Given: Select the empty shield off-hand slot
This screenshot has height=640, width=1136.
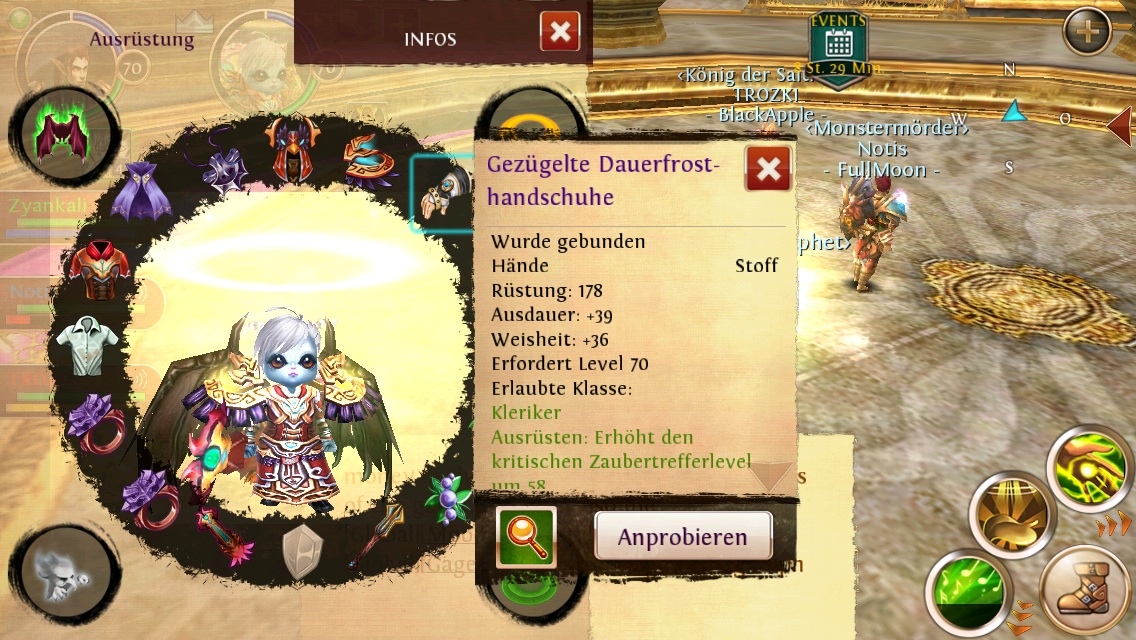Looking at the screenshot, I should coord(302,552).
